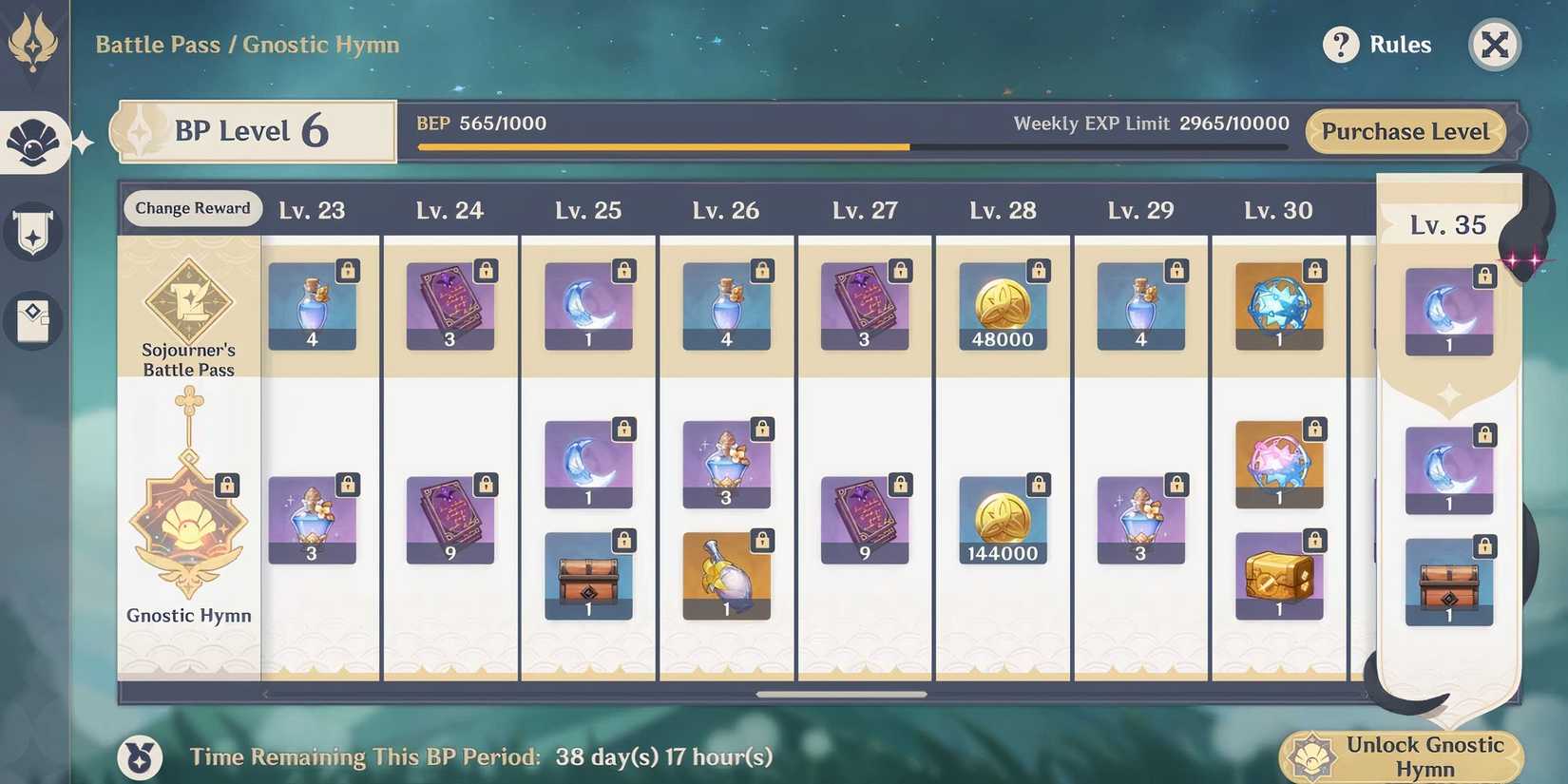Viewport: 1568px width, 784px height.
Task: Click the Change Reward label
Action: [193, 208]
